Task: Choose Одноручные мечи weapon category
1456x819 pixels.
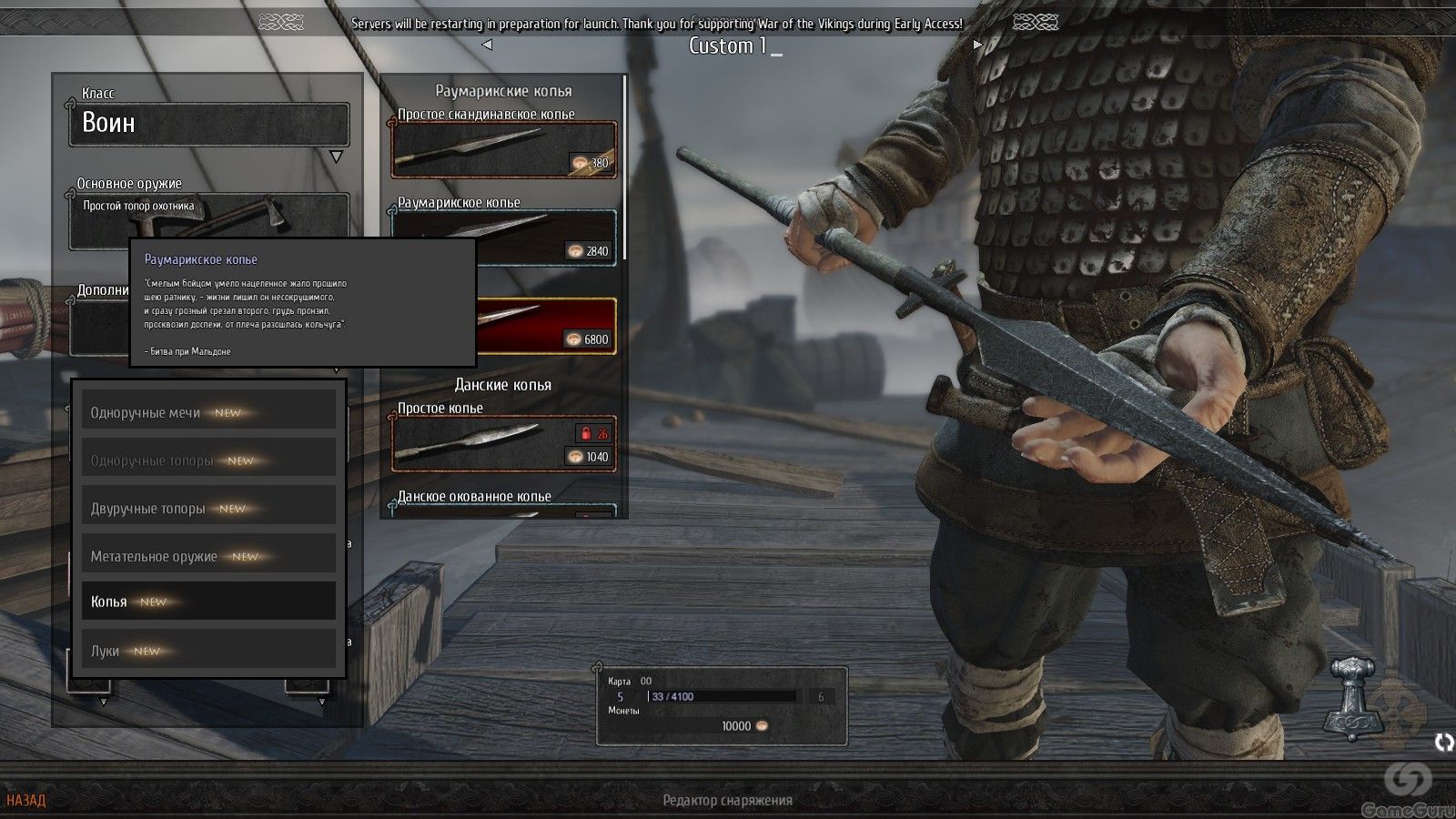Action: [208, 412]
